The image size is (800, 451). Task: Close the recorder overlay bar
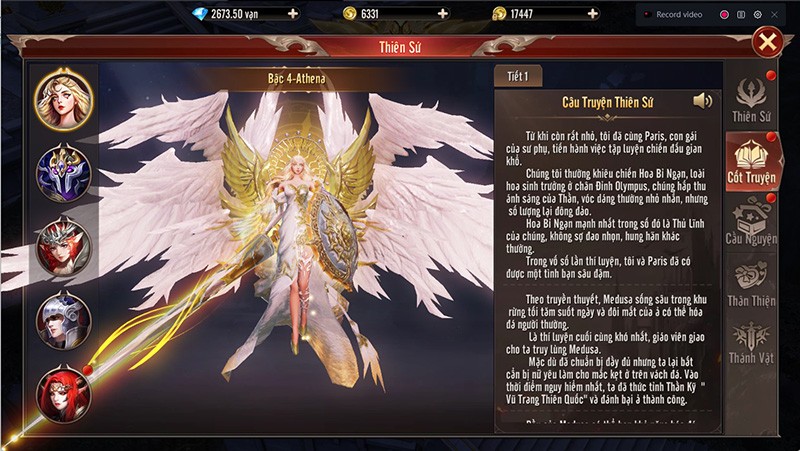coord(777,14)
